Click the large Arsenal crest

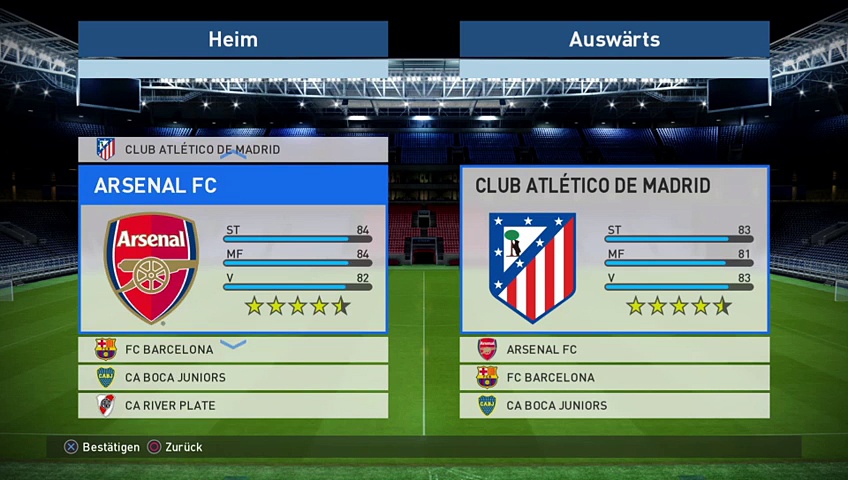point(152,267)
